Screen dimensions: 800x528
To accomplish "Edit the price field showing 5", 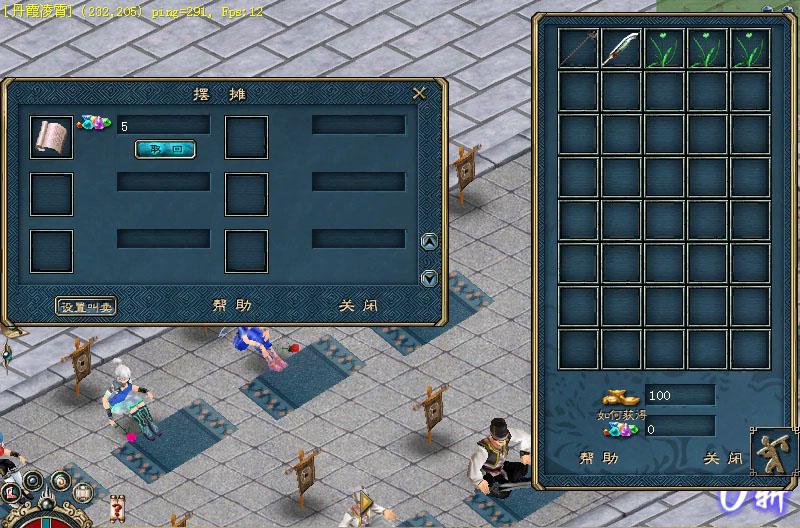I will pos(163,126).
